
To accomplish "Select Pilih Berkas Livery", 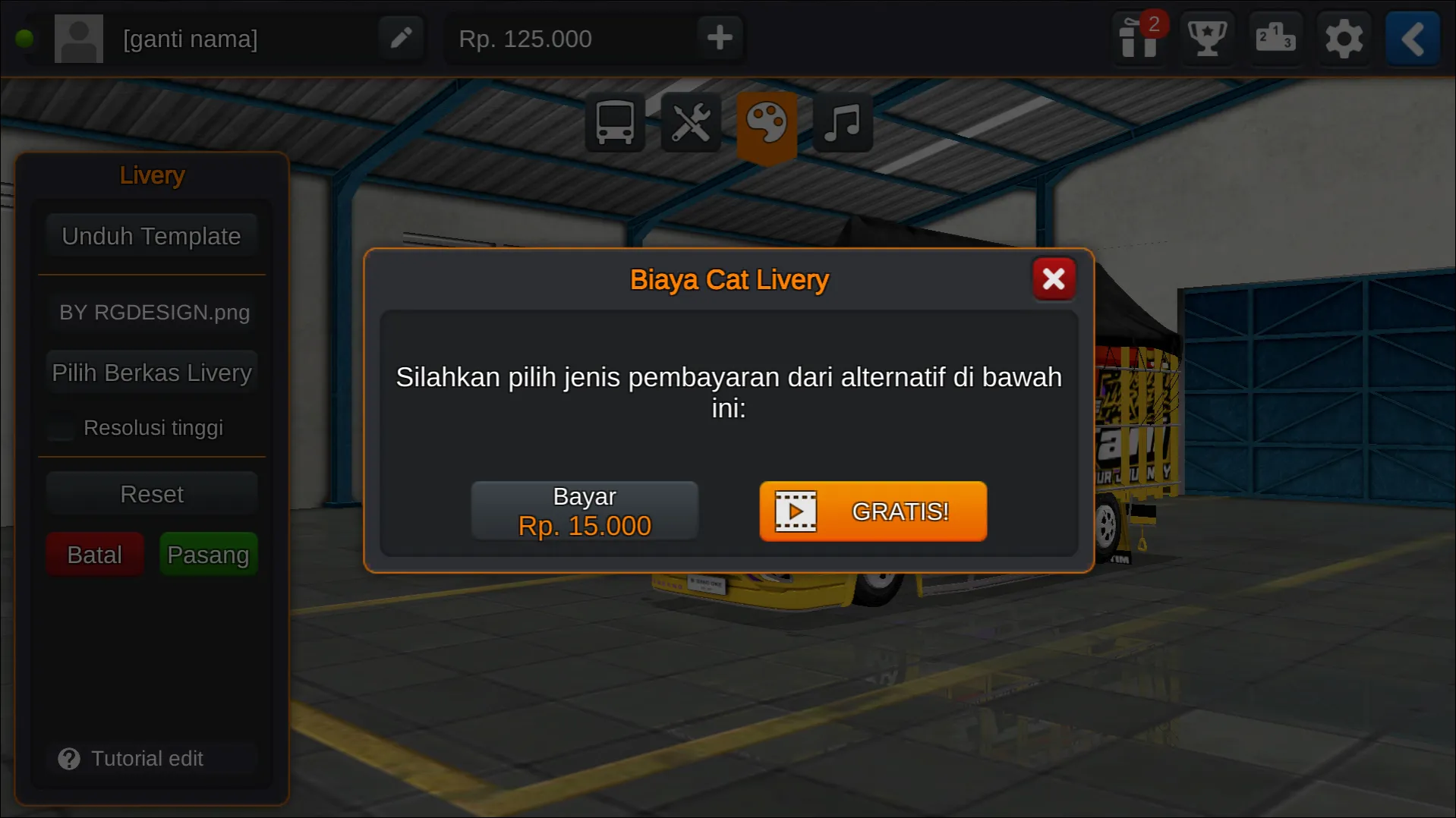I will click(x=151, y=372).
